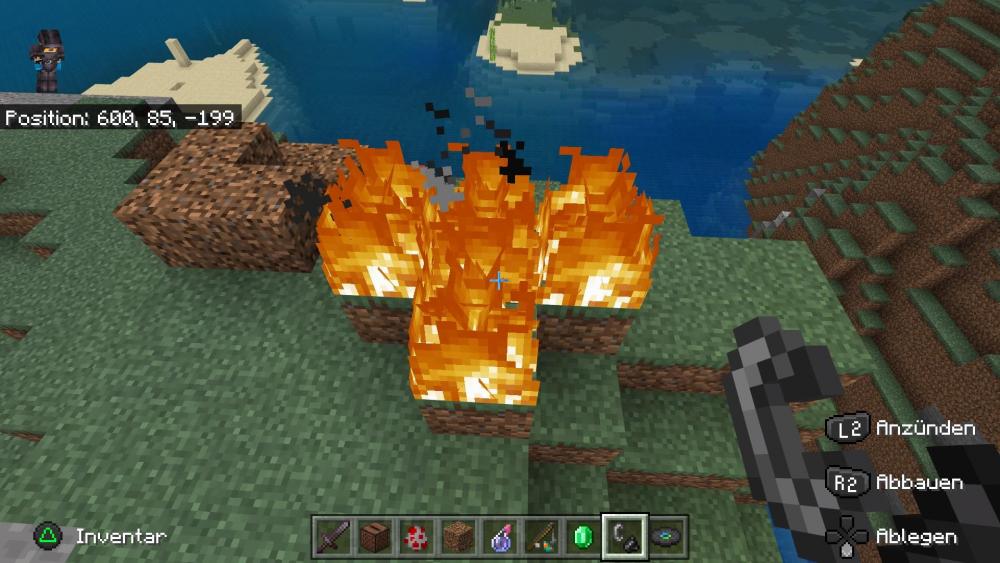This screenshot has width=1000, height=563.
Task: Choose the red spawn egg slot
Action: (x=416, y=536)
